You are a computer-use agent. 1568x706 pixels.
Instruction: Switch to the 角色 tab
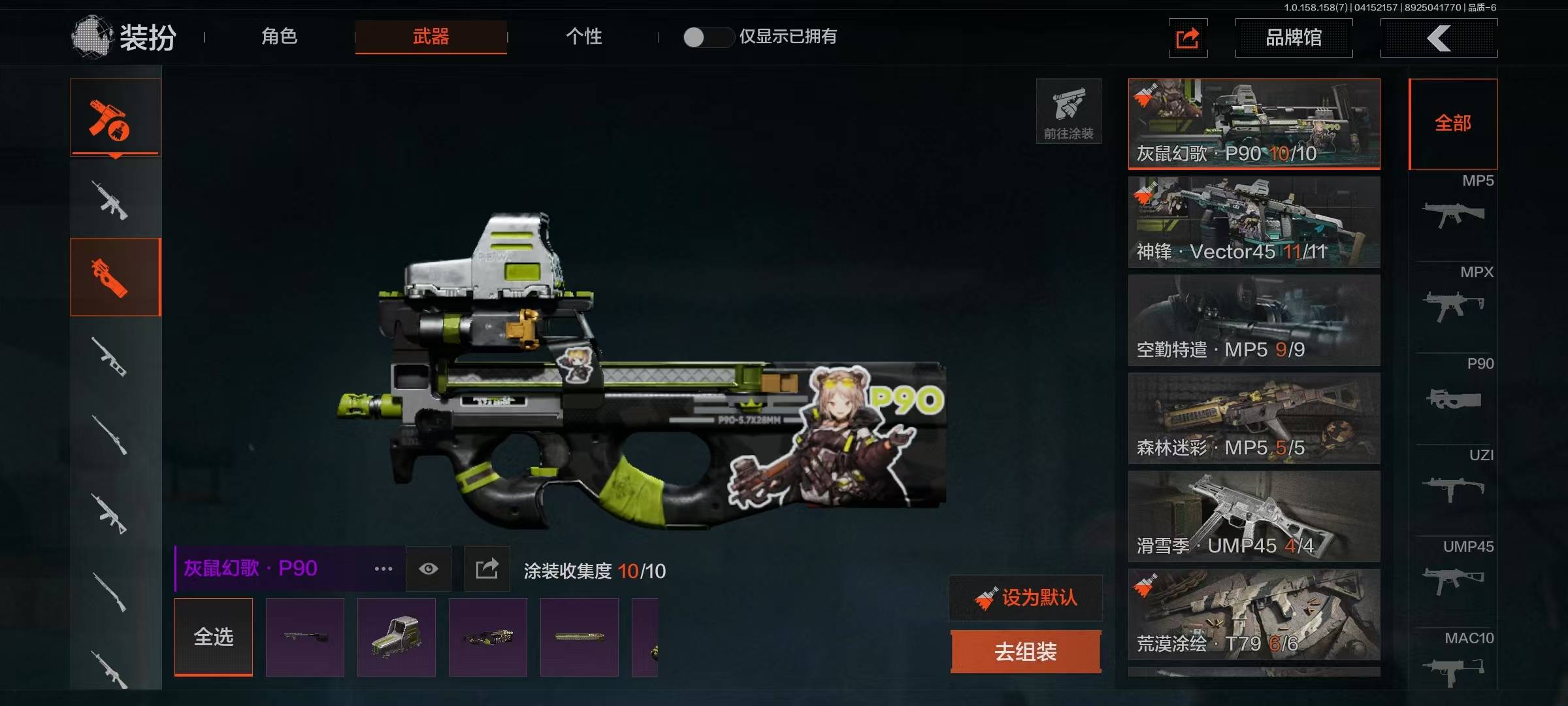tap(280, 37)
